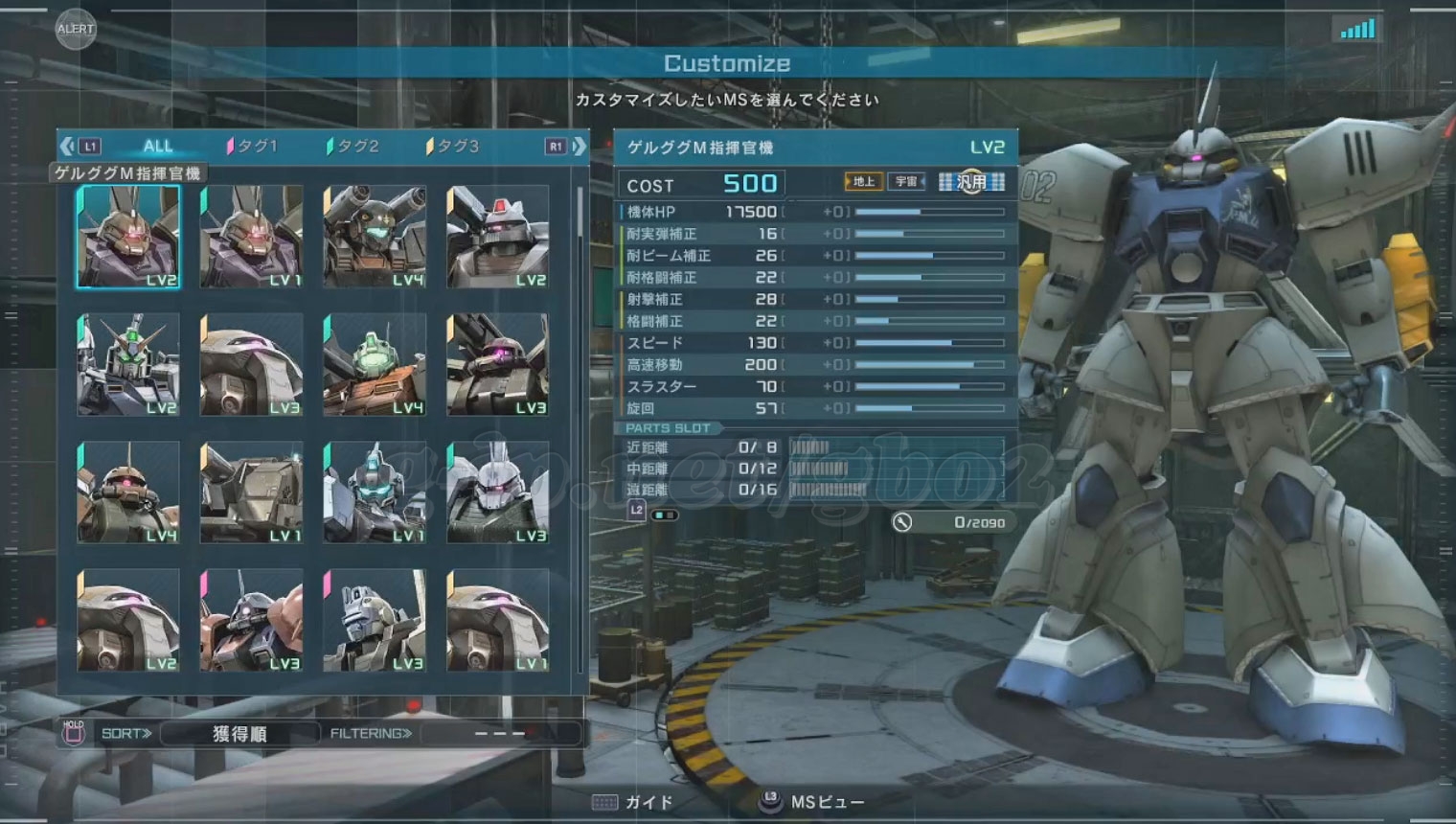This screenshot has width=1456, height=824.
Task: Click the right arrow beside the tag tabs
Action: tap(579, 147)
